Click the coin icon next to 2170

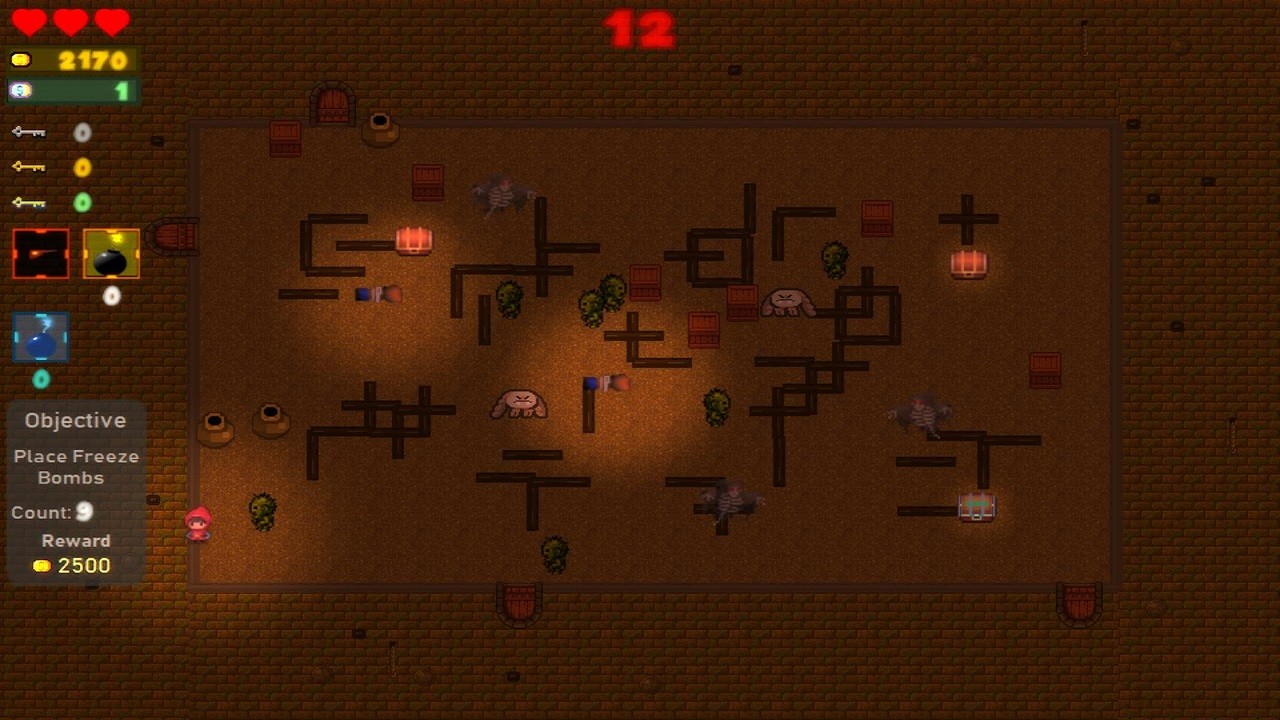22,59
